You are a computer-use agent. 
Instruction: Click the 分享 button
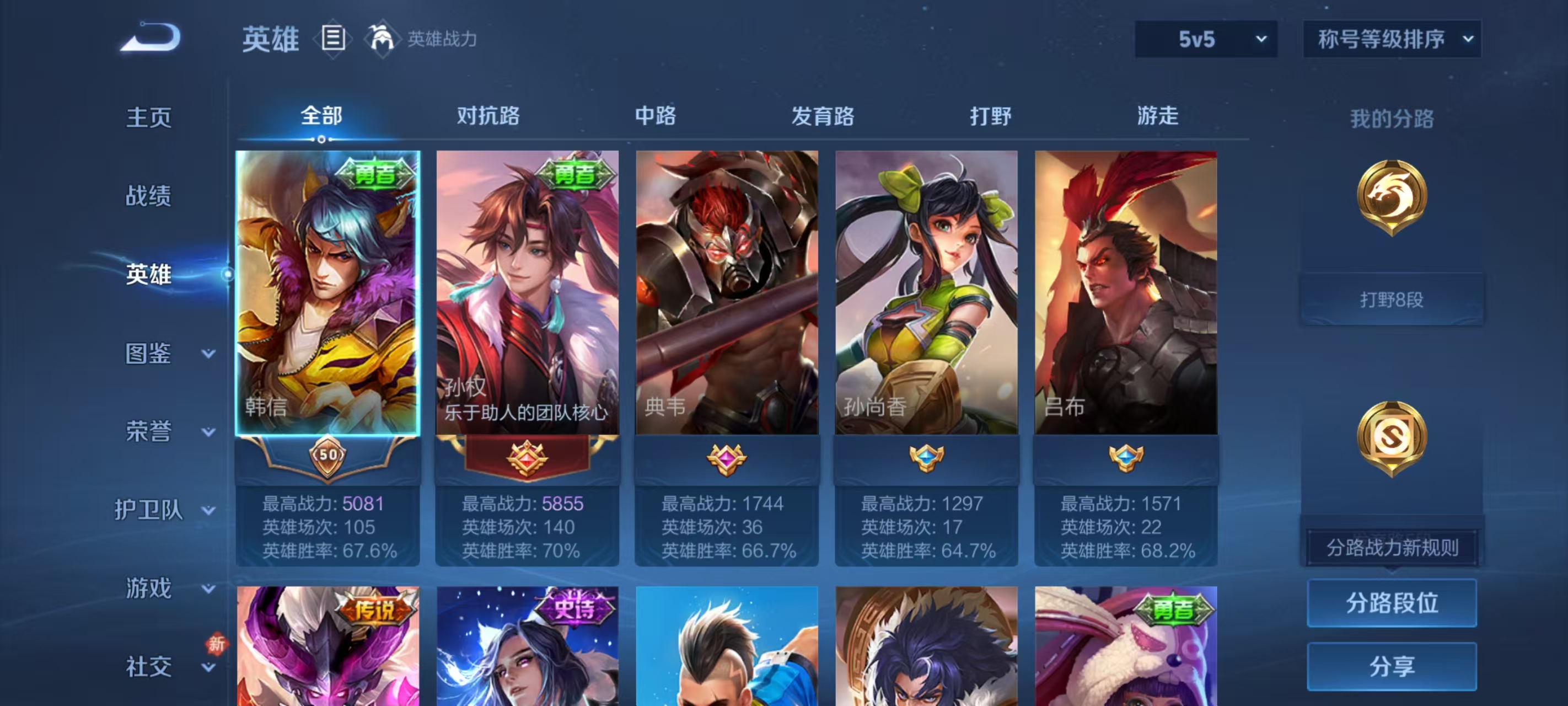1392,666
